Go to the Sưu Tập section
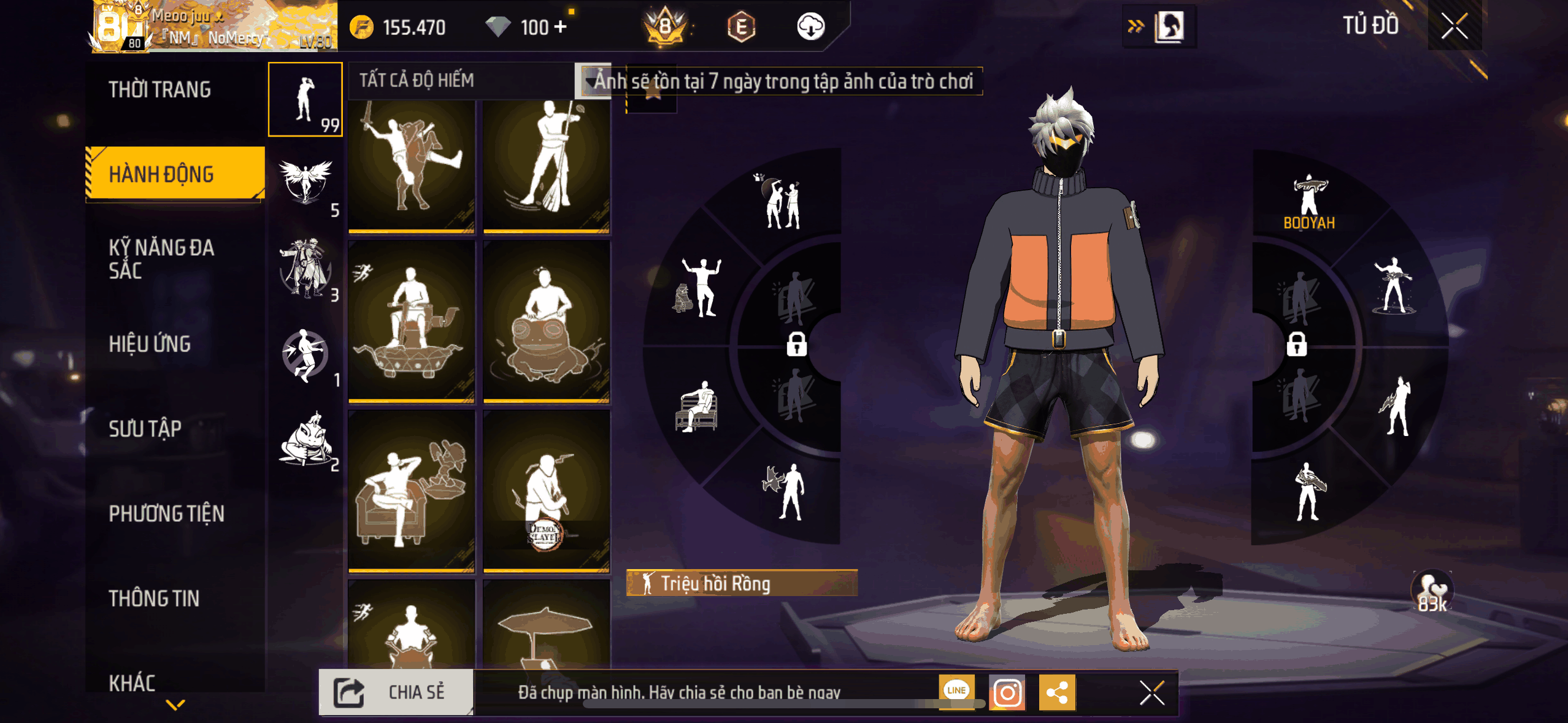This screenshot has height=723, width=1568. point(145,429)
